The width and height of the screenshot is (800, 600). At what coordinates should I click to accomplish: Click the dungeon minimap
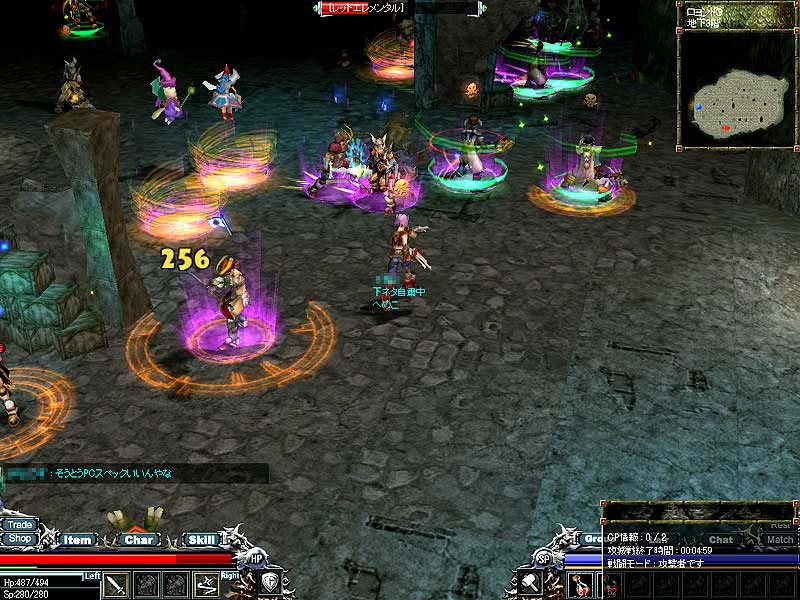[737, 103]
